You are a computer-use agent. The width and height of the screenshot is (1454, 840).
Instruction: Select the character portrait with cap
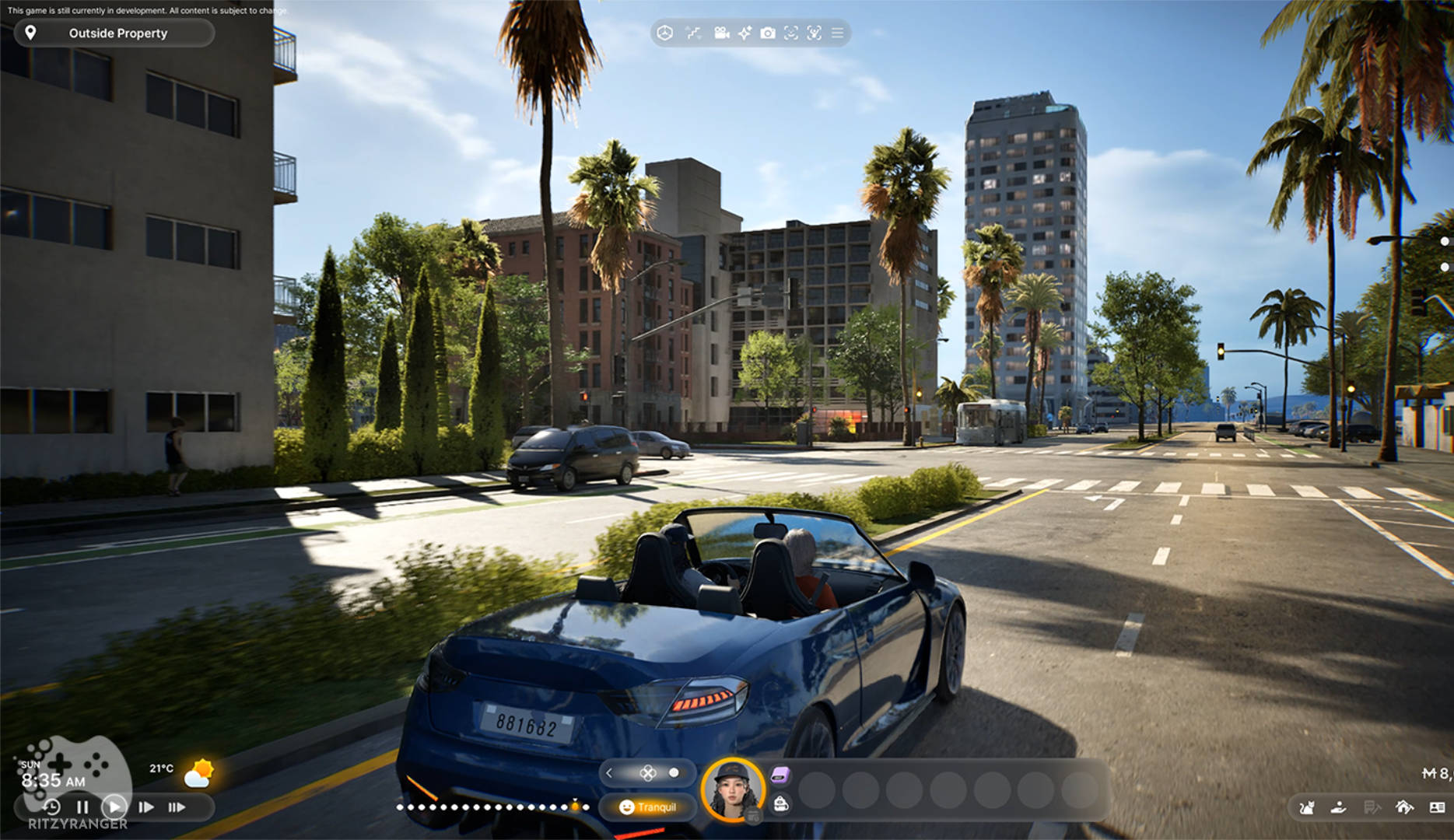732,789
